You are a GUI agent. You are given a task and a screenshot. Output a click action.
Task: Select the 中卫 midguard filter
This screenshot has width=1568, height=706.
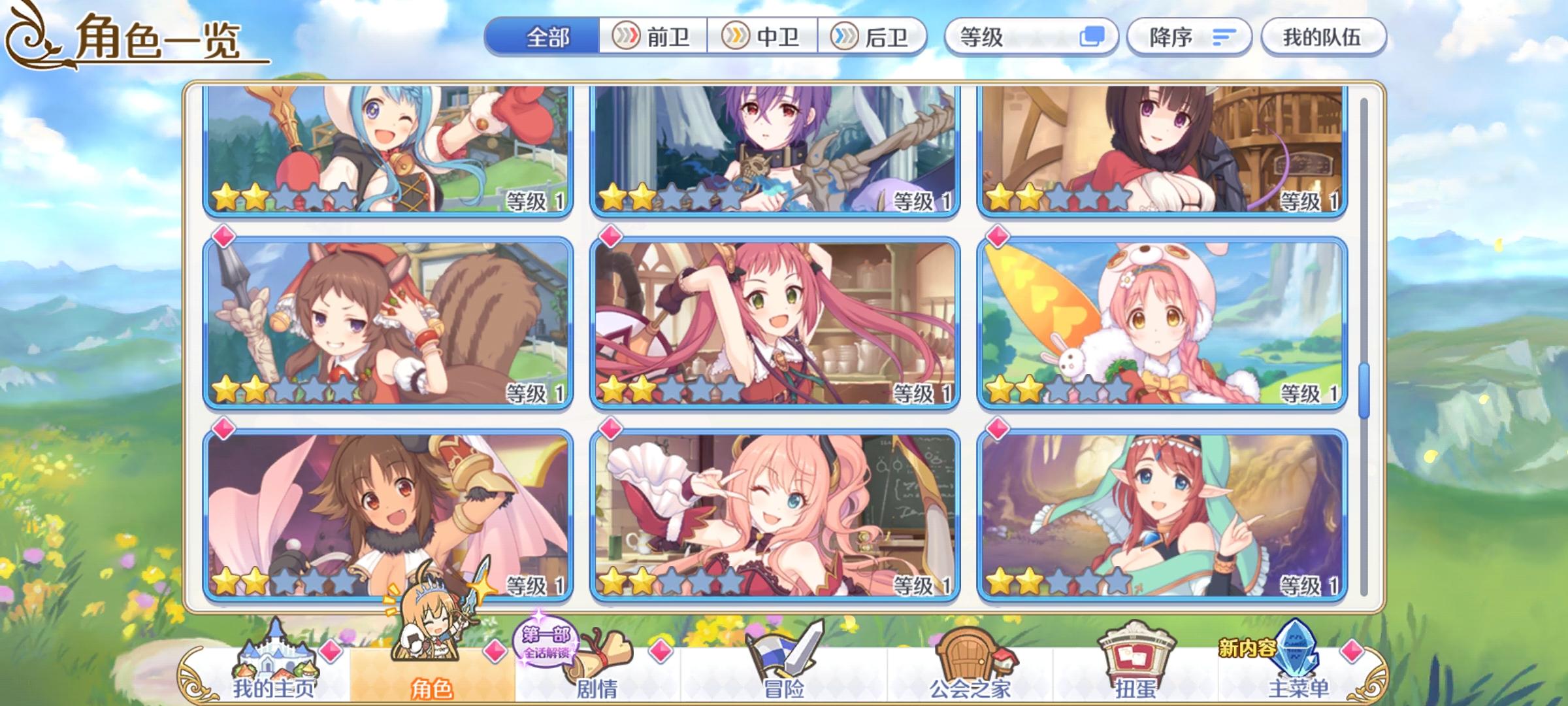click(763, 37)
